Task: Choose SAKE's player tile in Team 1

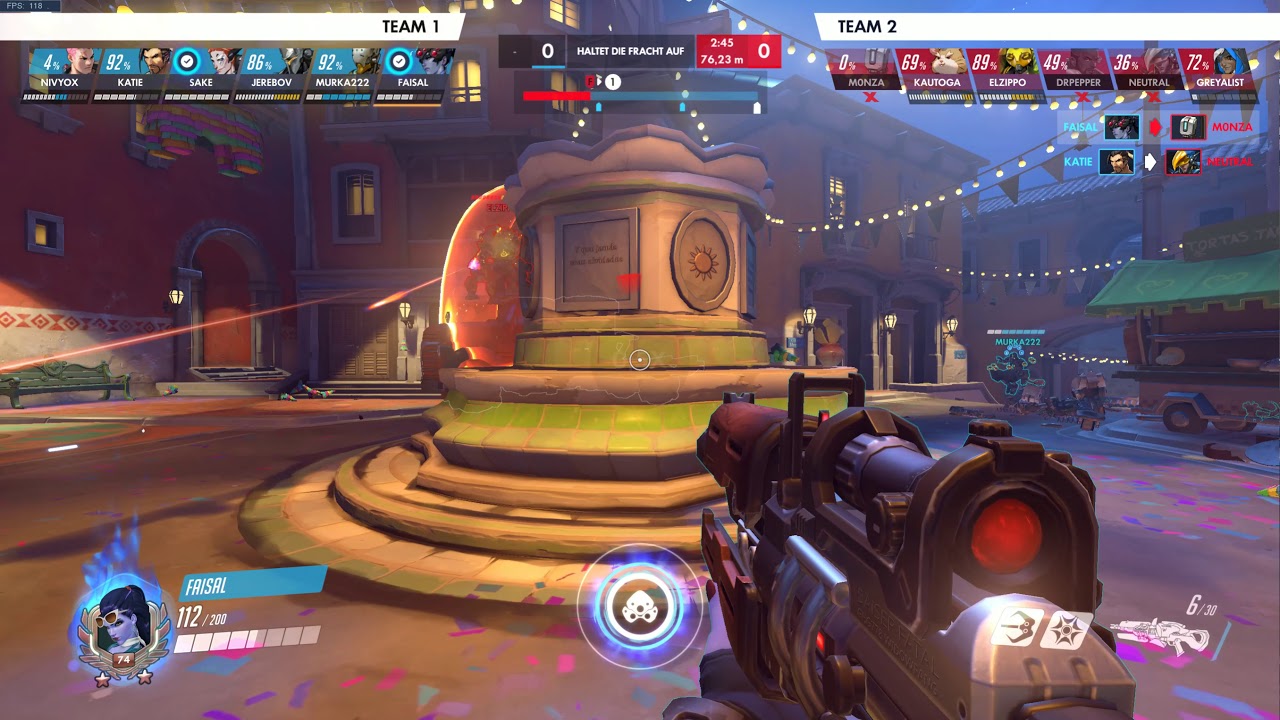Action: (200, 72)
